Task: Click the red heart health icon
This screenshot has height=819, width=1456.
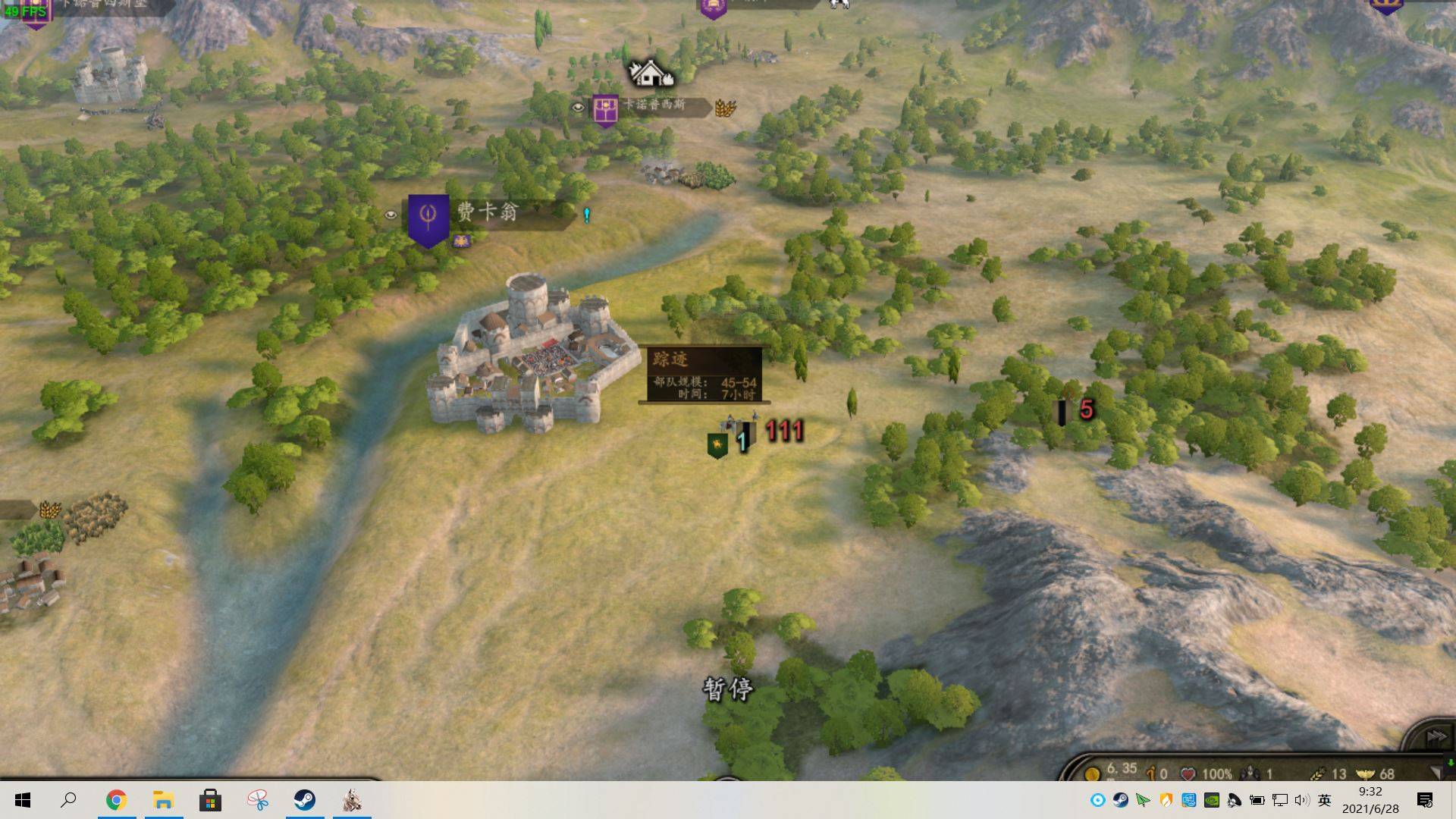Action: pos(1188,774)
